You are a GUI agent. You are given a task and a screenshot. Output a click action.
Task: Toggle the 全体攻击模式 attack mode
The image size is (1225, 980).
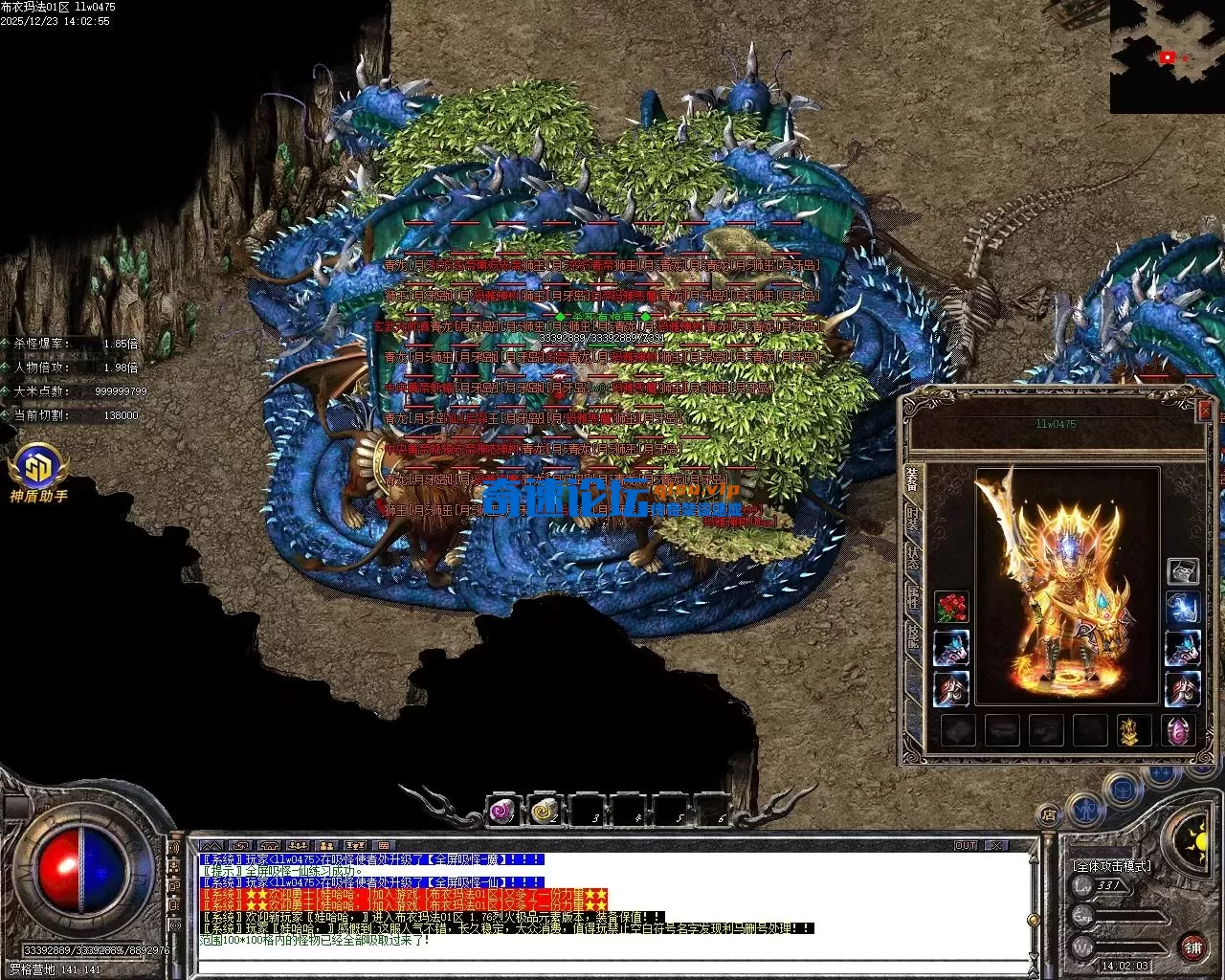(1112, 865)
